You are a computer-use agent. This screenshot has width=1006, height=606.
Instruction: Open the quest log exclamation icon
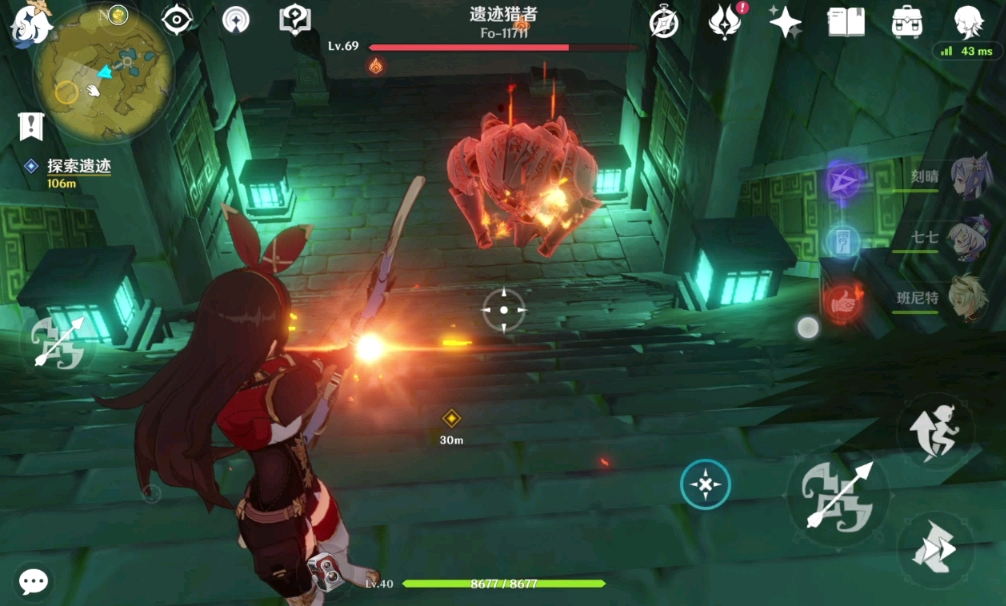tap(31, 126)
